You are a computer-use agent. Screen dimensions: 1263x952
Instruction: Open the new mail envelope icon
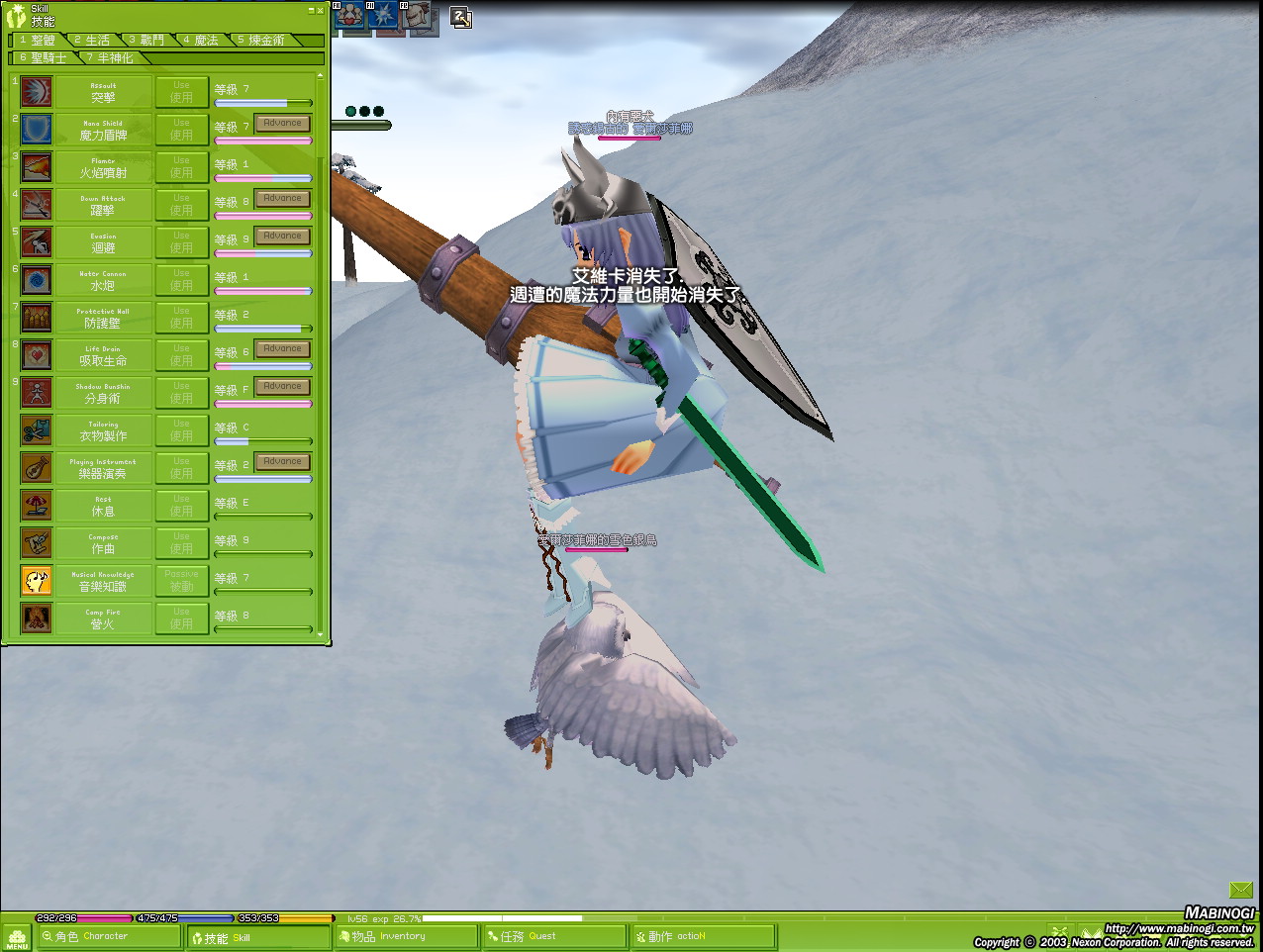click(x=1241, y=891)
